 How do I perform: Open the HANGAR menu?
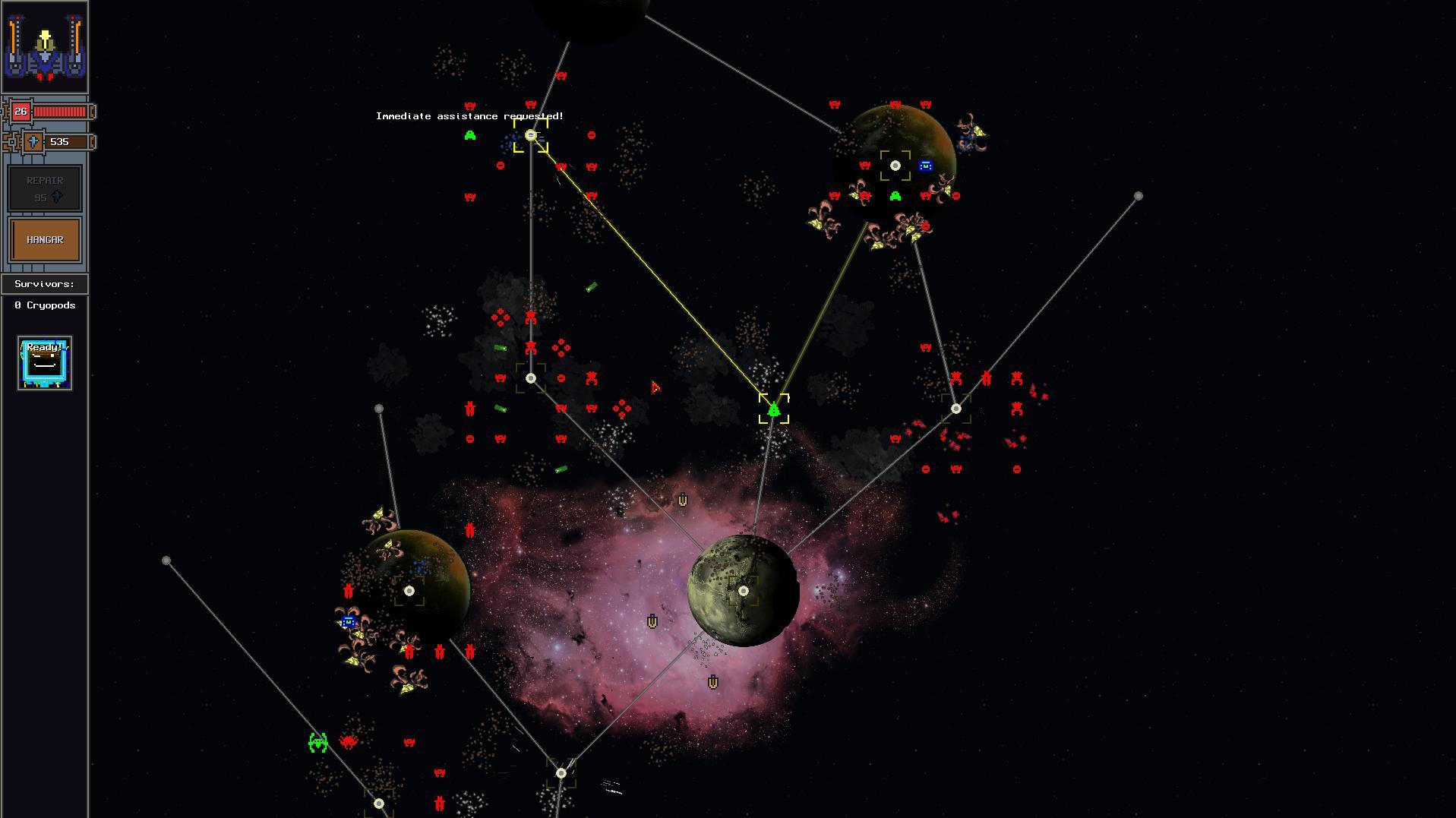[44, 238]
